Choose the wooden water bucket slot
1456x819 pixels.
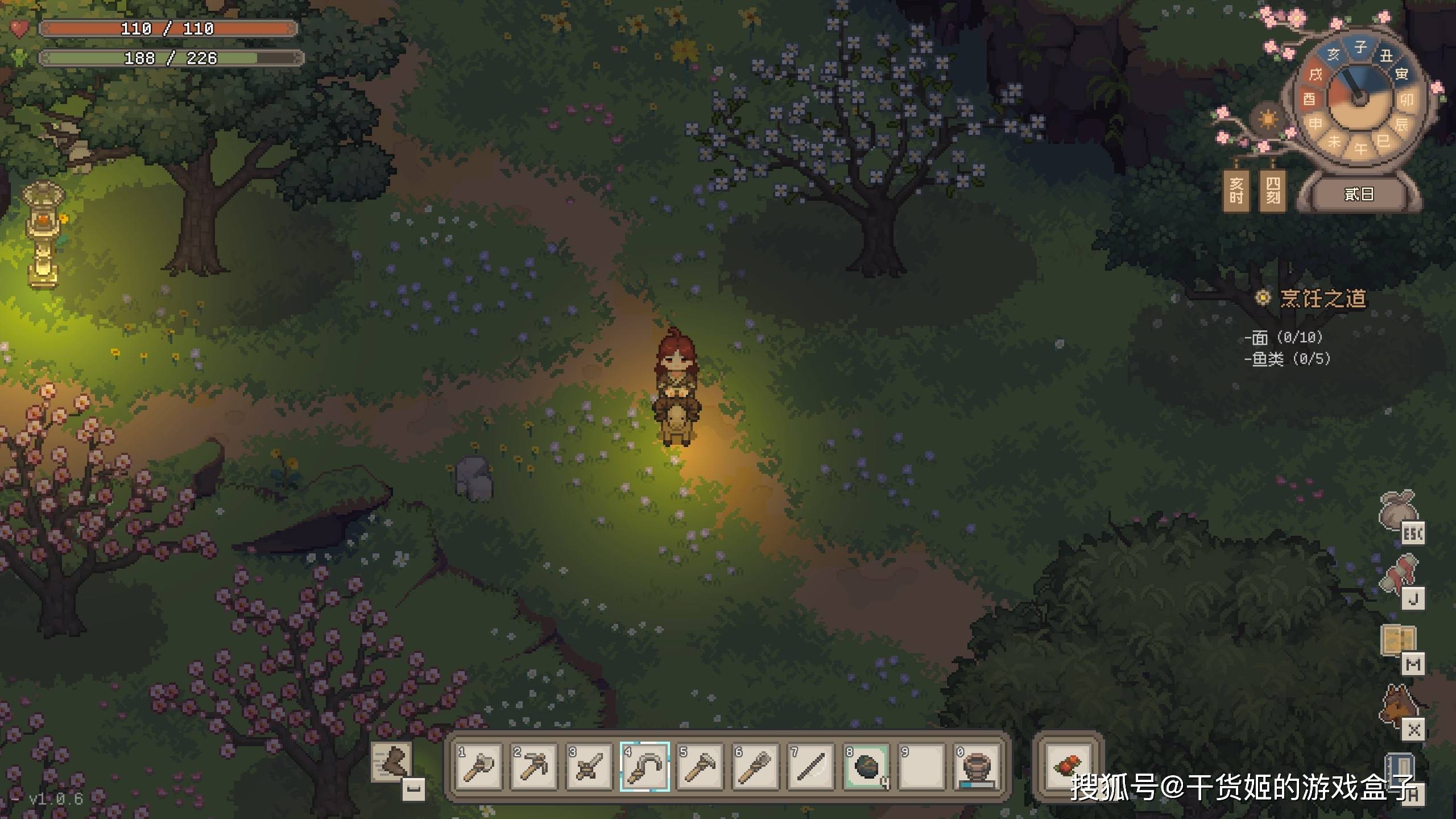pos(977,766)
